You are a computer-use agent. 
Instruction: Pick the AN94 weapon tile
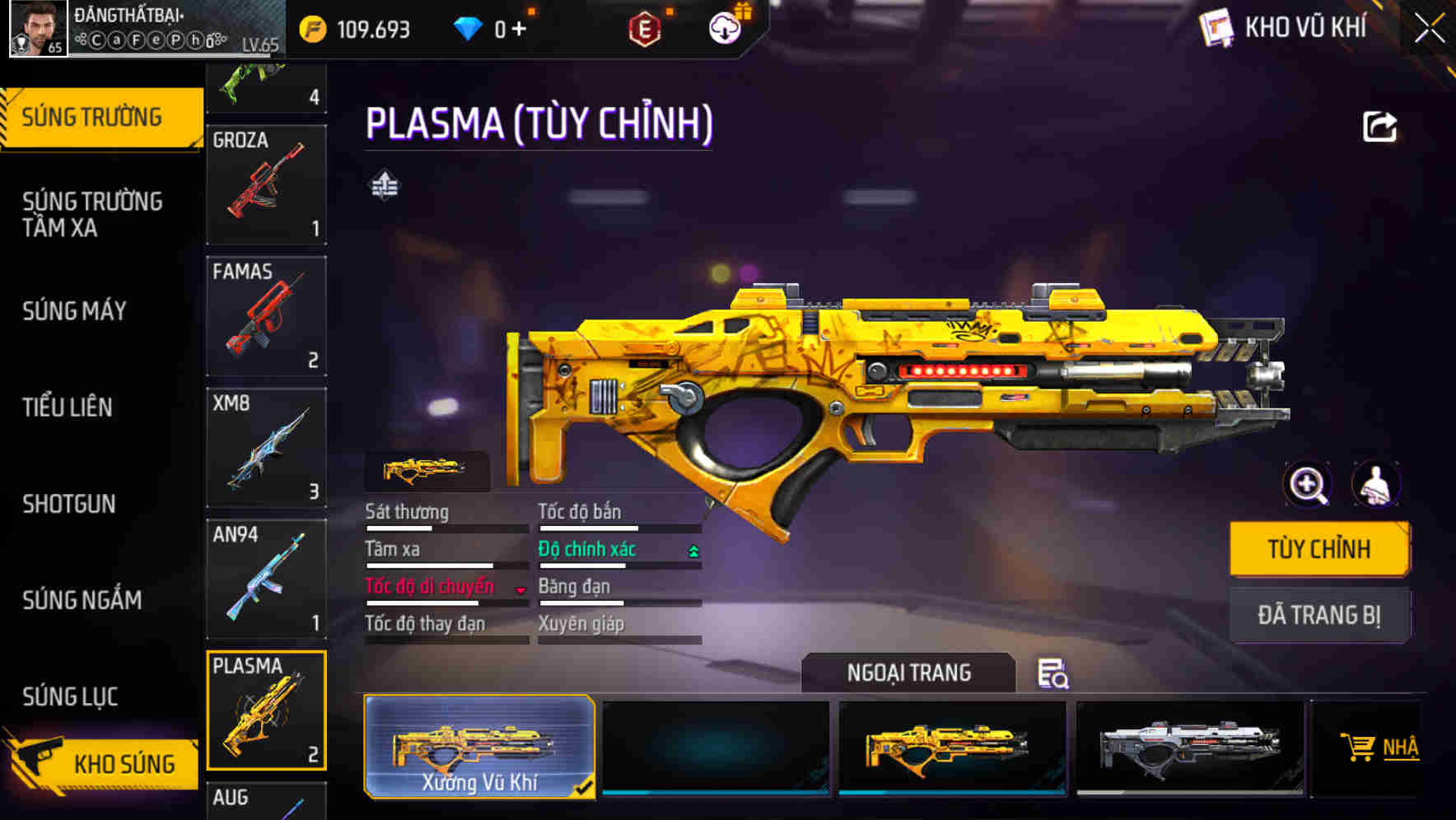pyautogui.click(x=266, y=579)
